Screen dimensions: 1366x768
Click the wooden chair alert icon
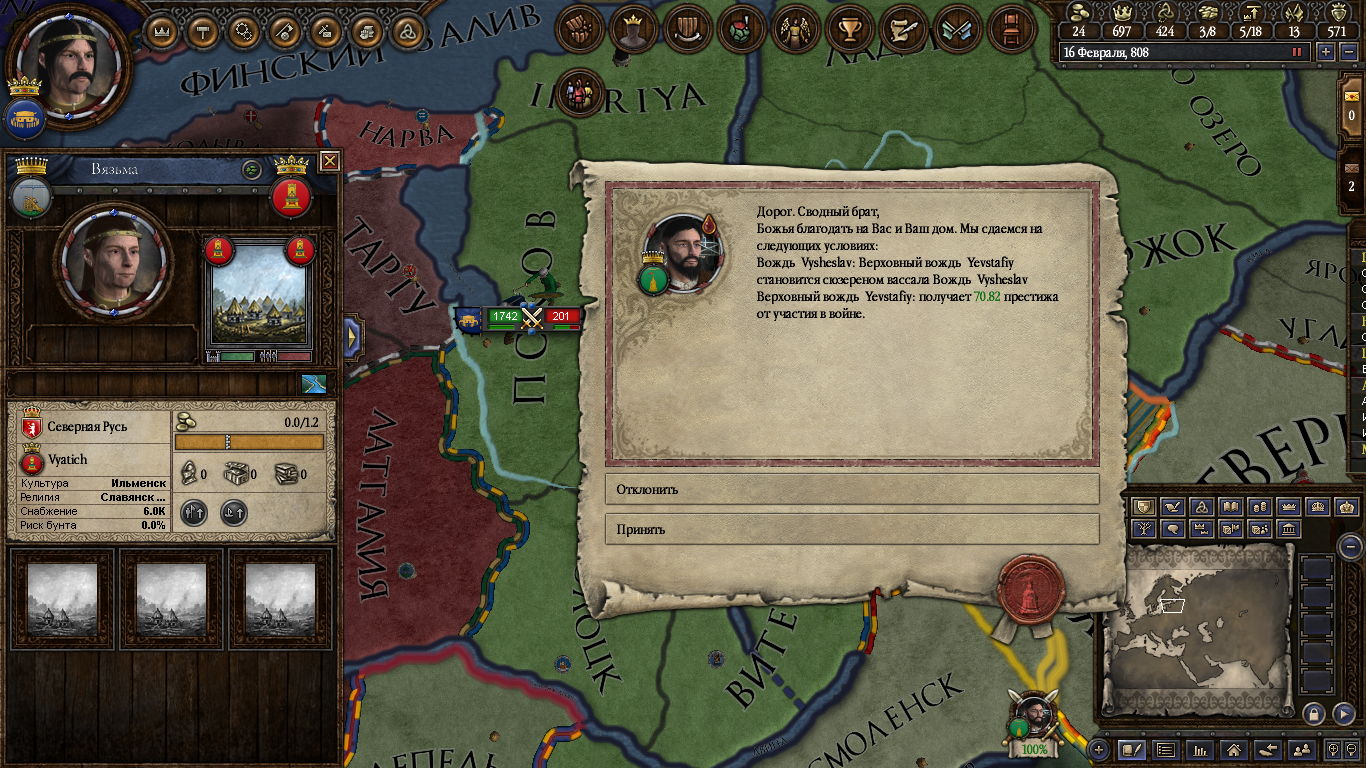coord(1010,31)
